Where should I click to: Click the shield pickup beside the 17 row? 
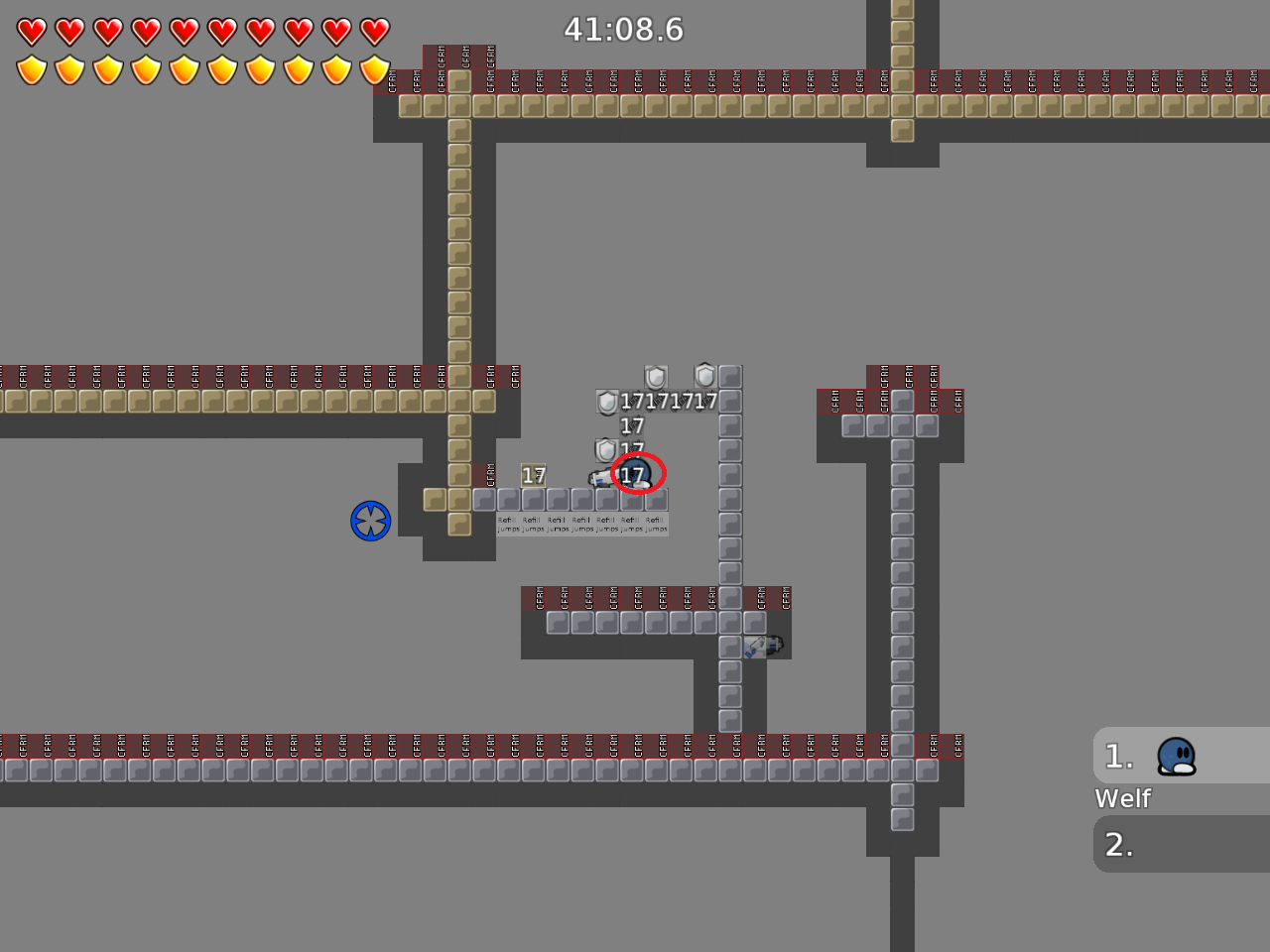pos(605,404)
